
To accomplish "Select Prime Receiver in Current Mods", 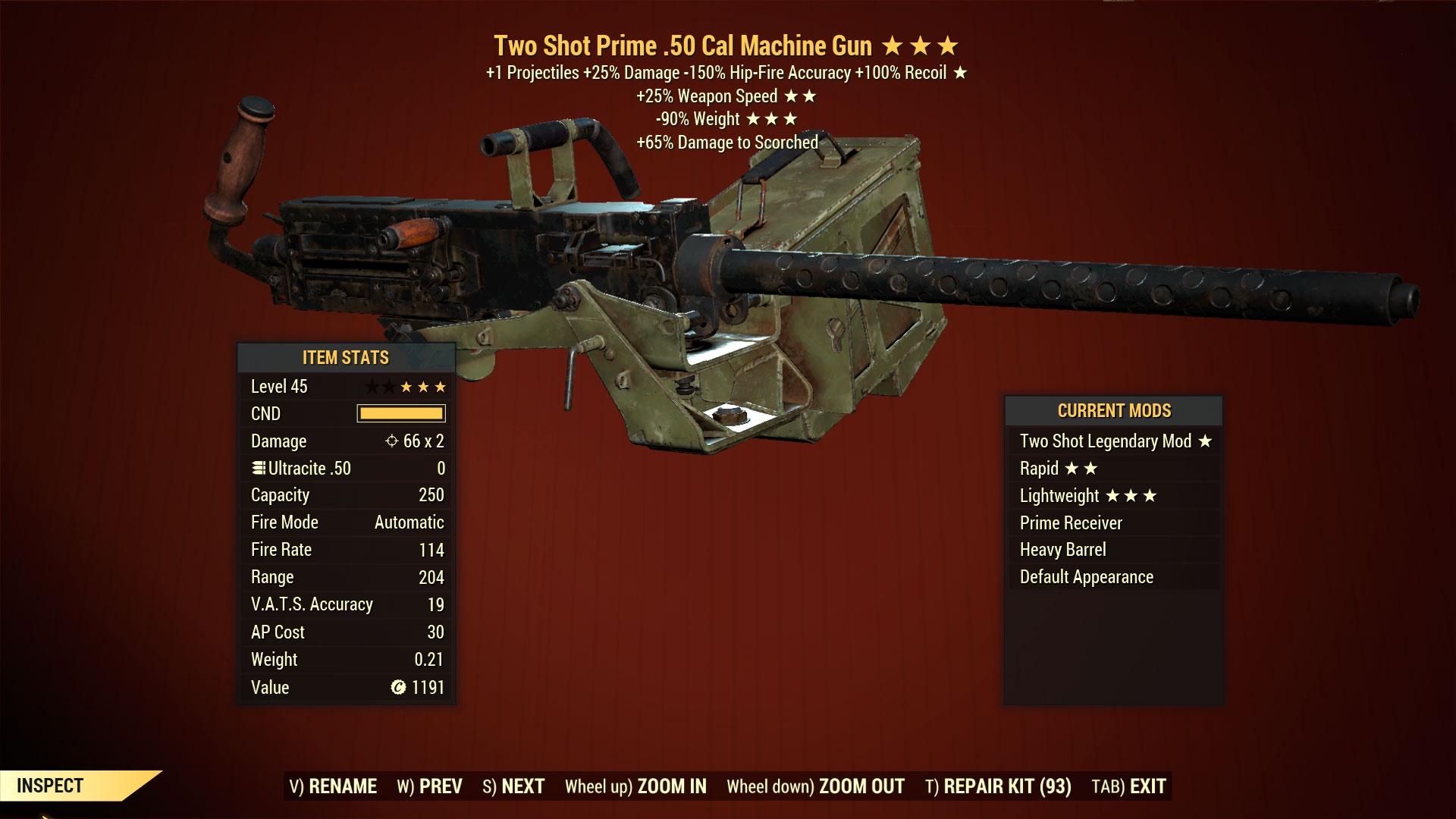I will coord(1070,522).
